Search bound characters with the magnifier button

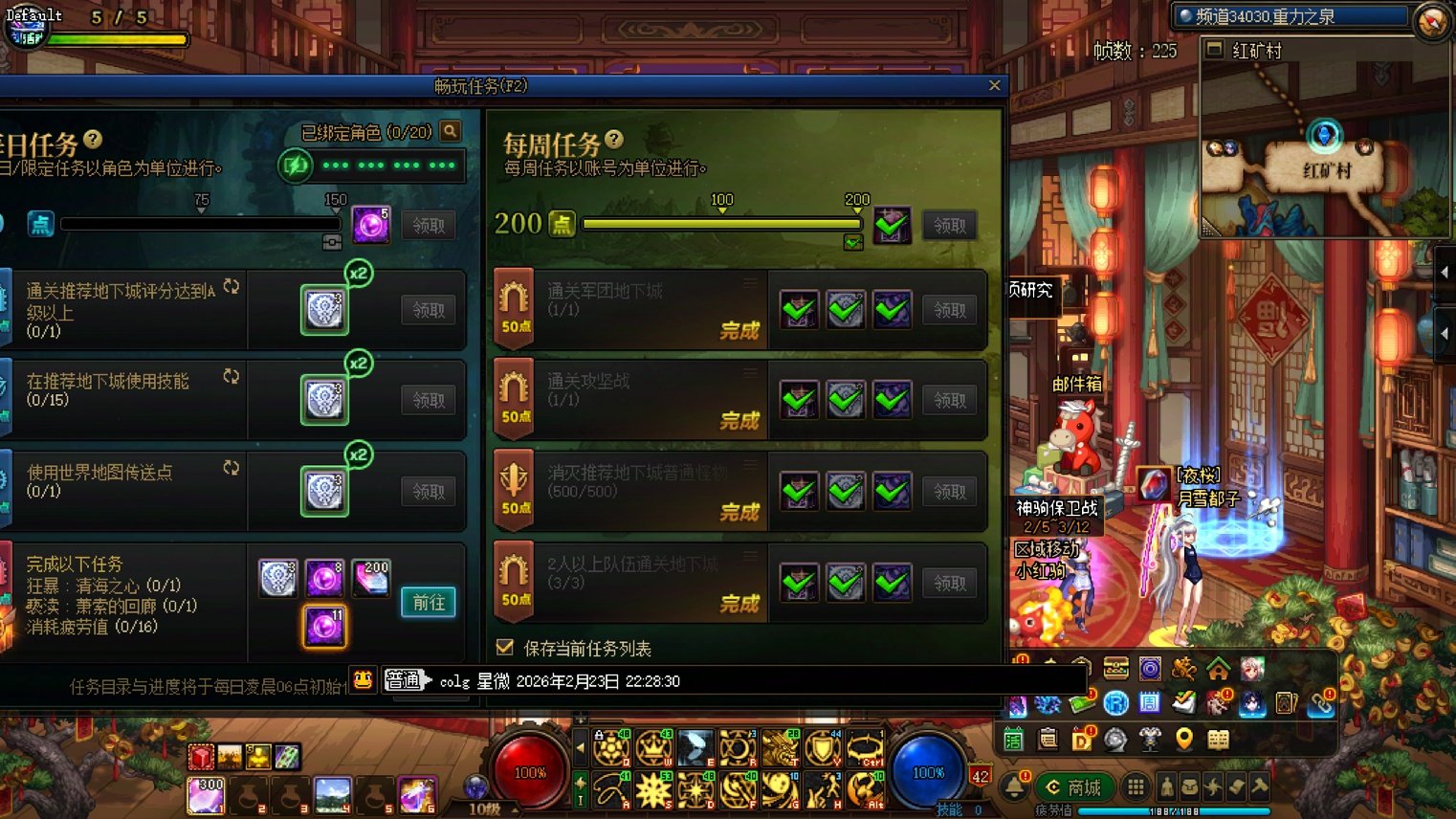[450, 132]
